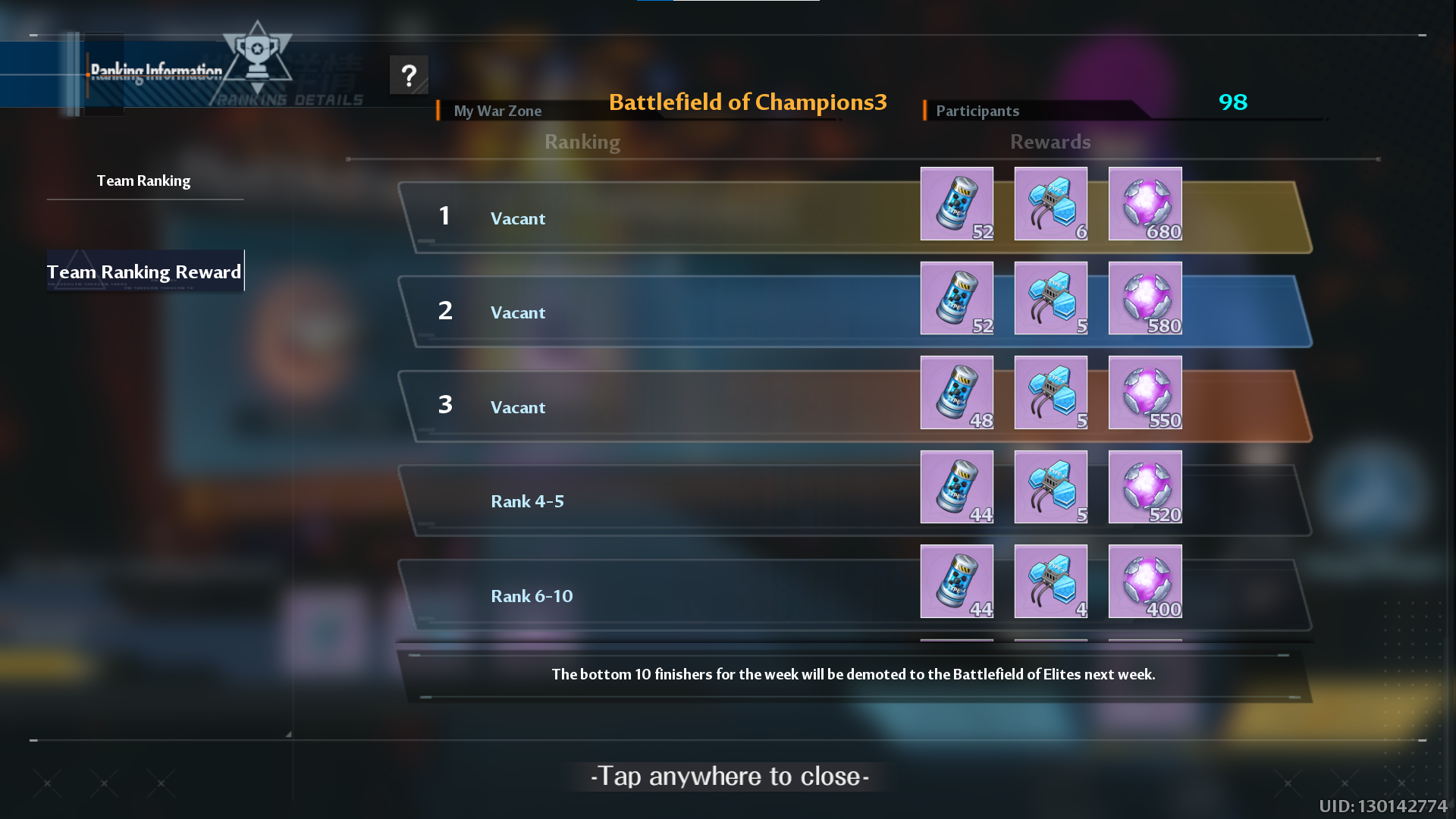The height and width of the screenshot is (819, 1456).
Task: Inspect the 400 purple orb reward
Action: [1144, 582]
